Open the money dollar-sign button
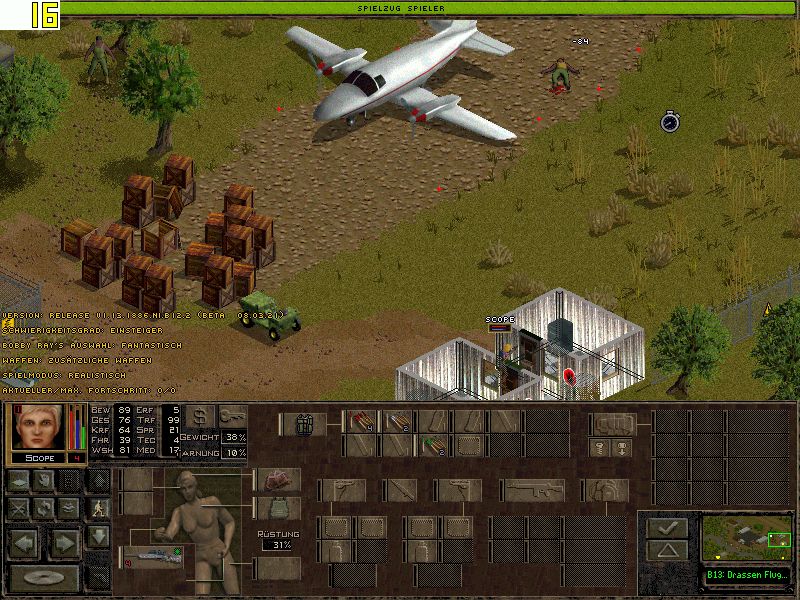Screen dimensions: 800x600 click(x=199, y=416)
